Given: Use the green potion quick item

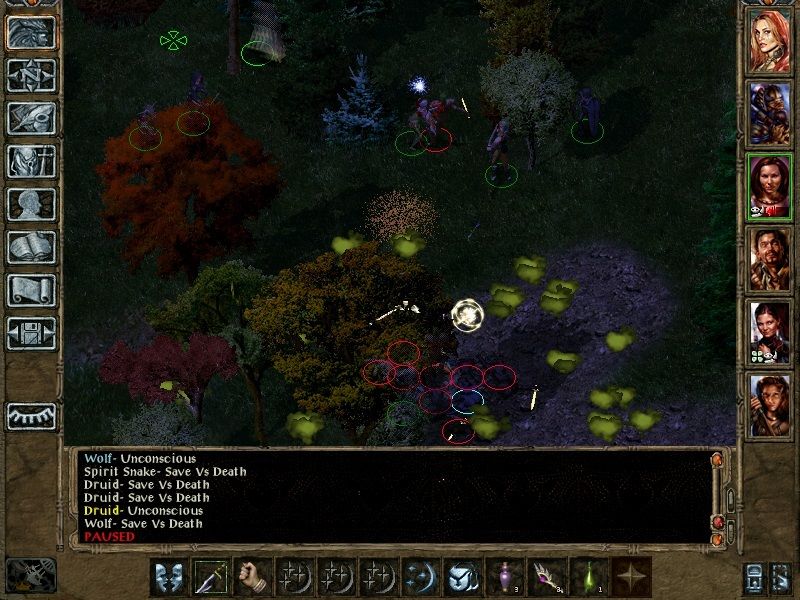Looking at the screenshot, I should tap(590, 577).
